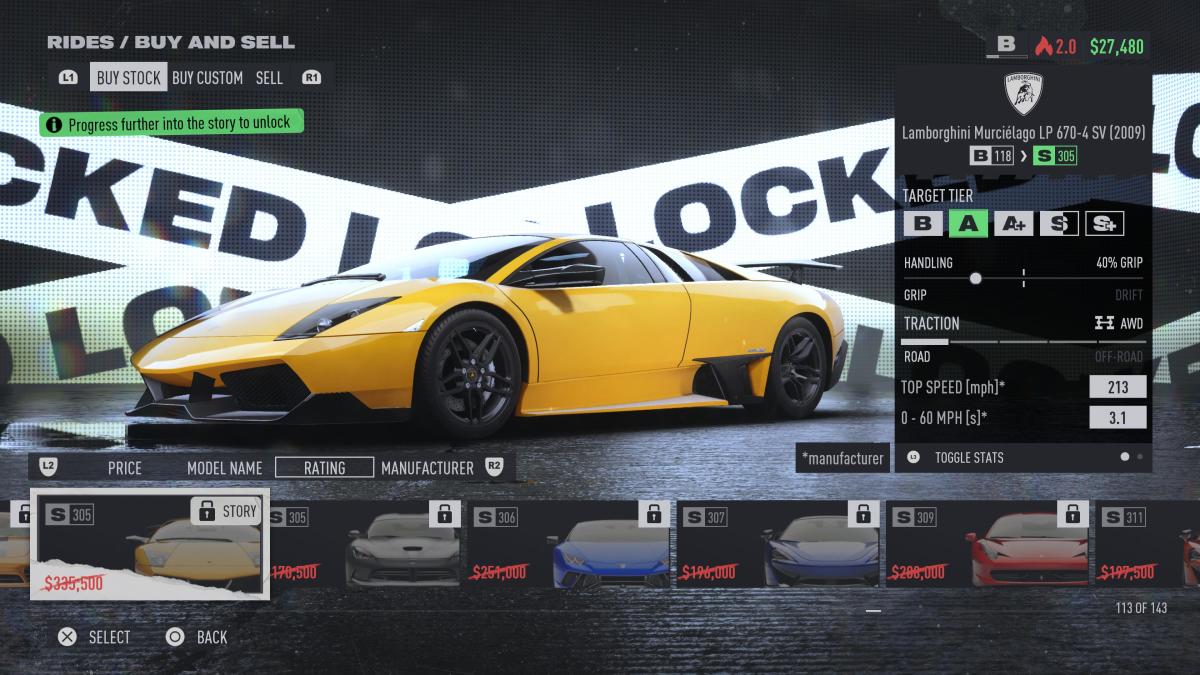Select the yellow Murciélago car card
This screenshot has width=1200, height=675.
(x=150, y=544)
